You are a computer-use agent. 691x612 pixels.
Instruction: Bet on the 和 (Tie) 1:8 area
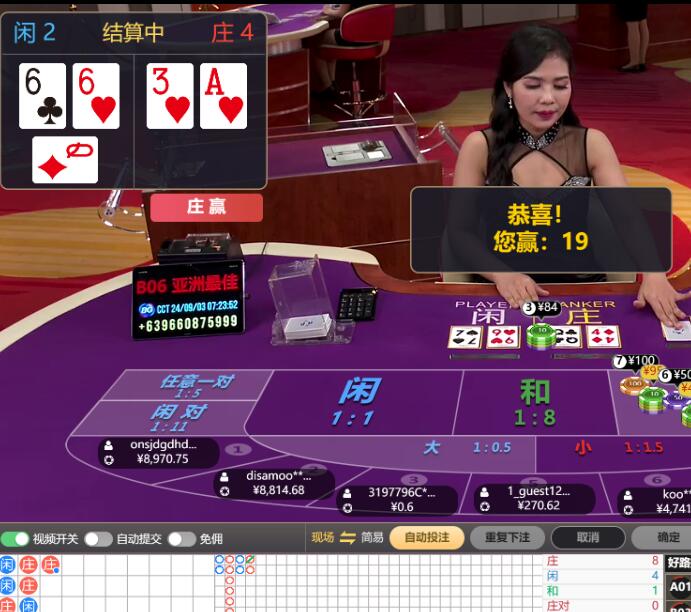coord(536,402)
